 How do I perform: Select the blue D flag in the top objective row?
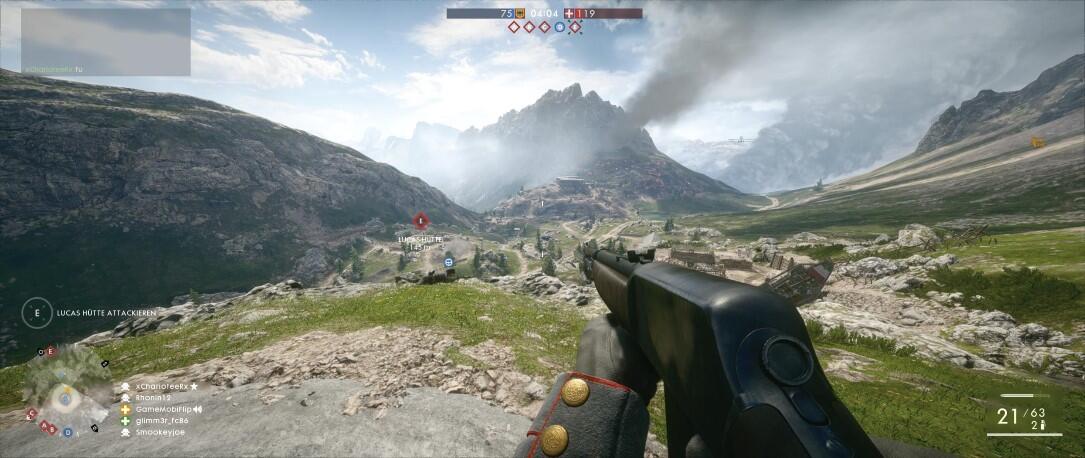560,27
